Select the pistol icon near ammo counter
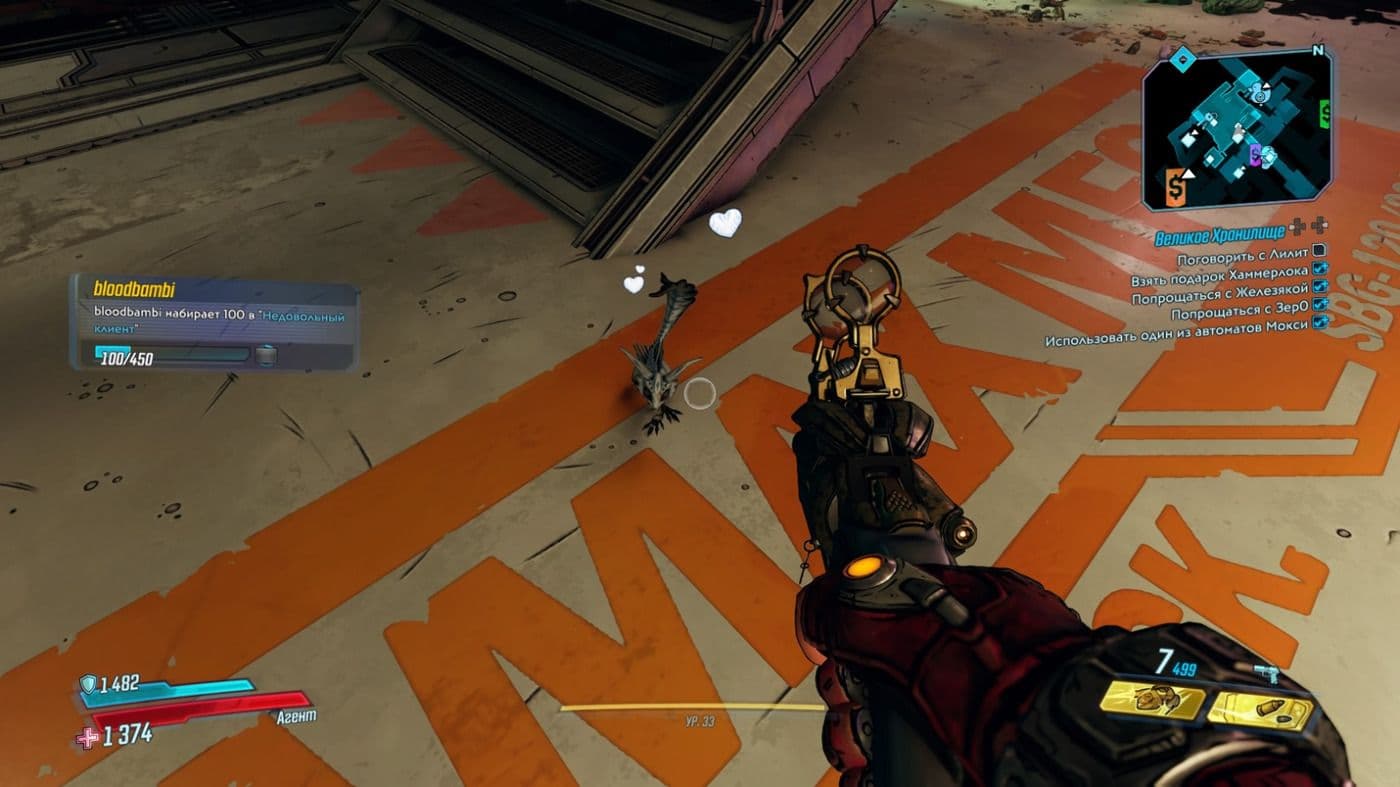 [x=1267, y=672]
